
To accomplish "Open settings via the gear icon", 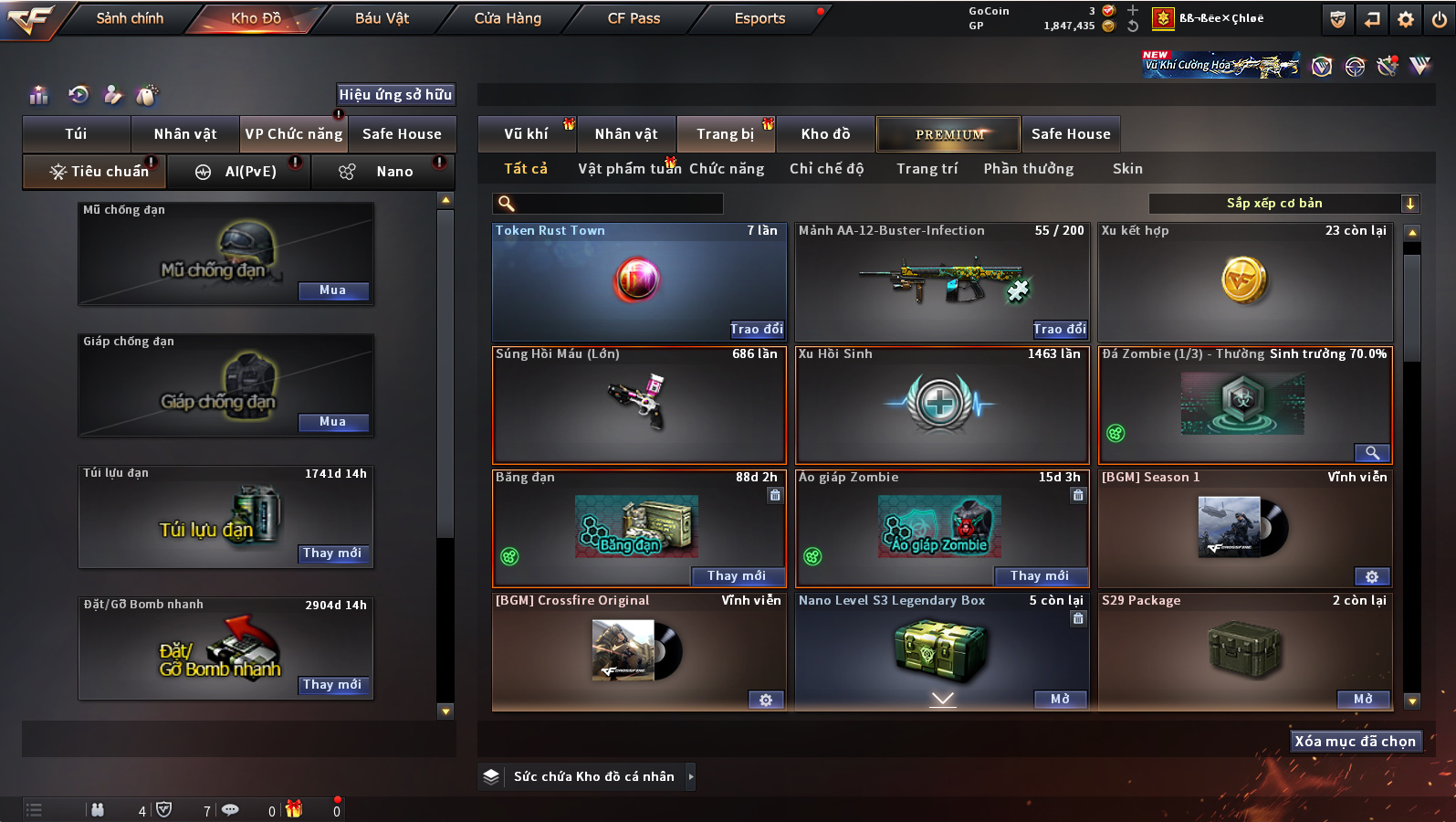I will (1406, 19).
